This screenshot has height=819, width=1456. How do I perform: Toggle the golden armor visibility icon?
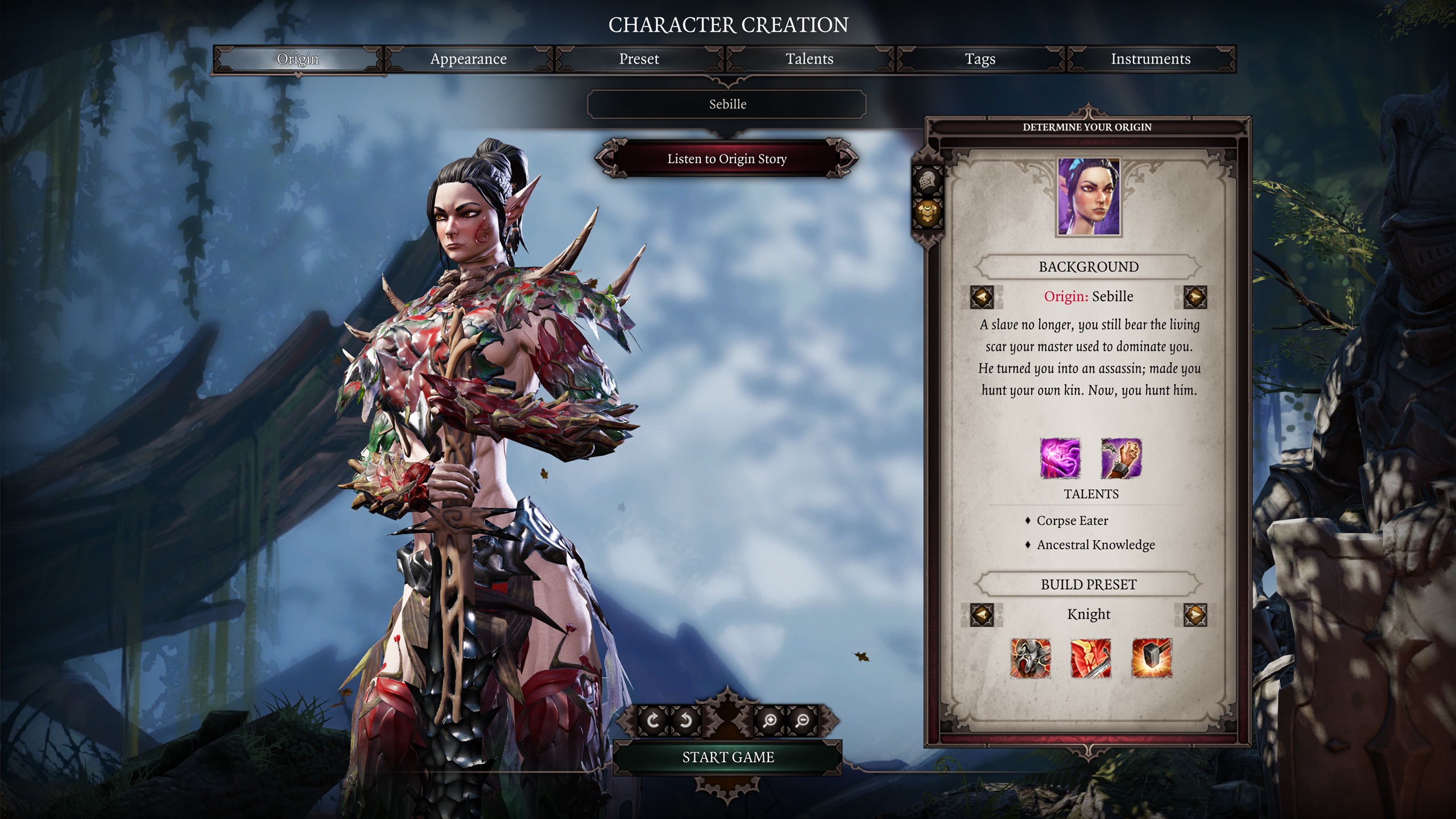click(928, 213)
